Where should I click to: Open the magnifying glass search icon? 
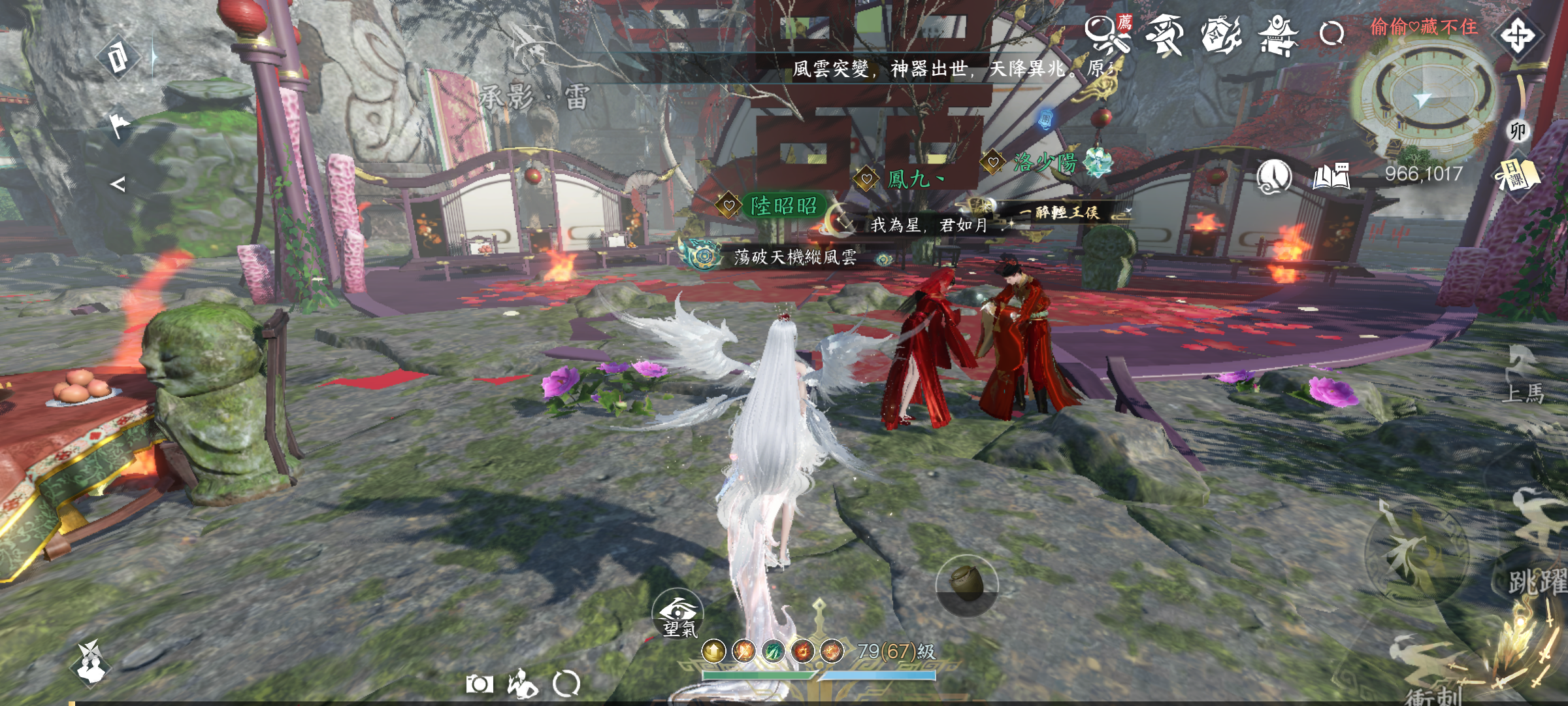(x=1107, y=34)
